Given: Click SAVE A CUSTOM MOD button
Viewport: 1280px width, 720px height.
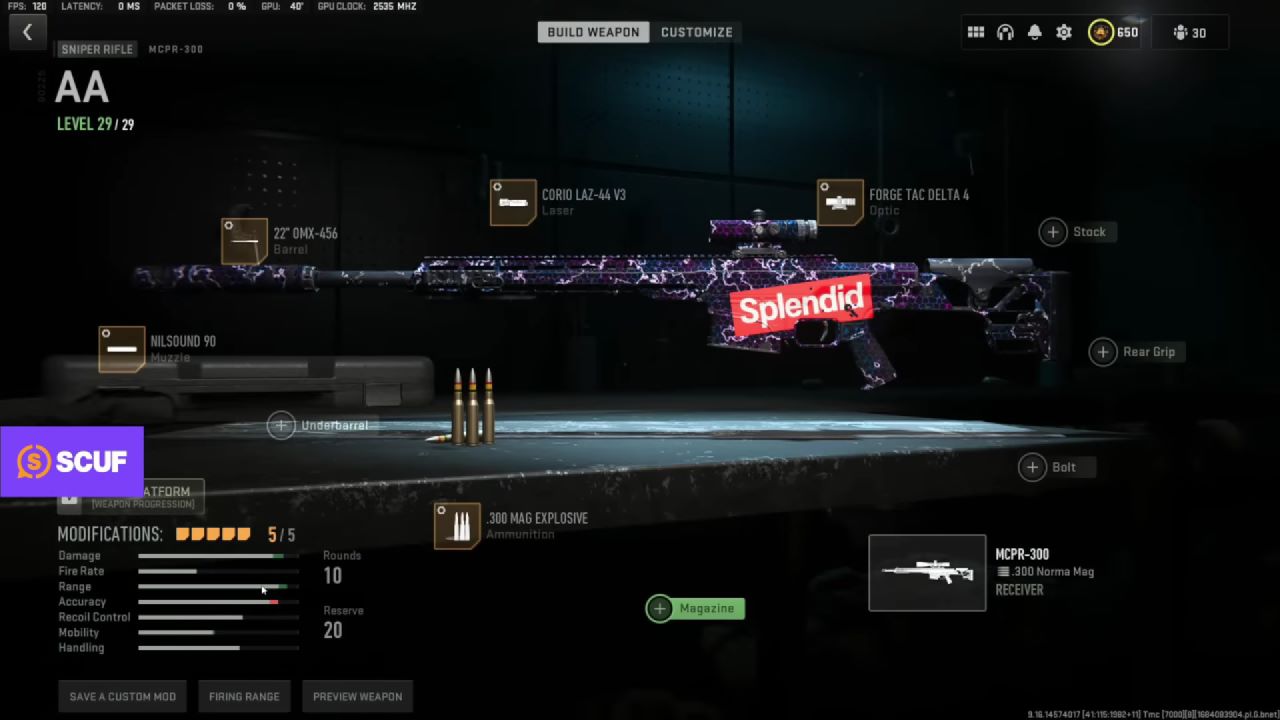Looking at the screenshot, I should point(122,696).
